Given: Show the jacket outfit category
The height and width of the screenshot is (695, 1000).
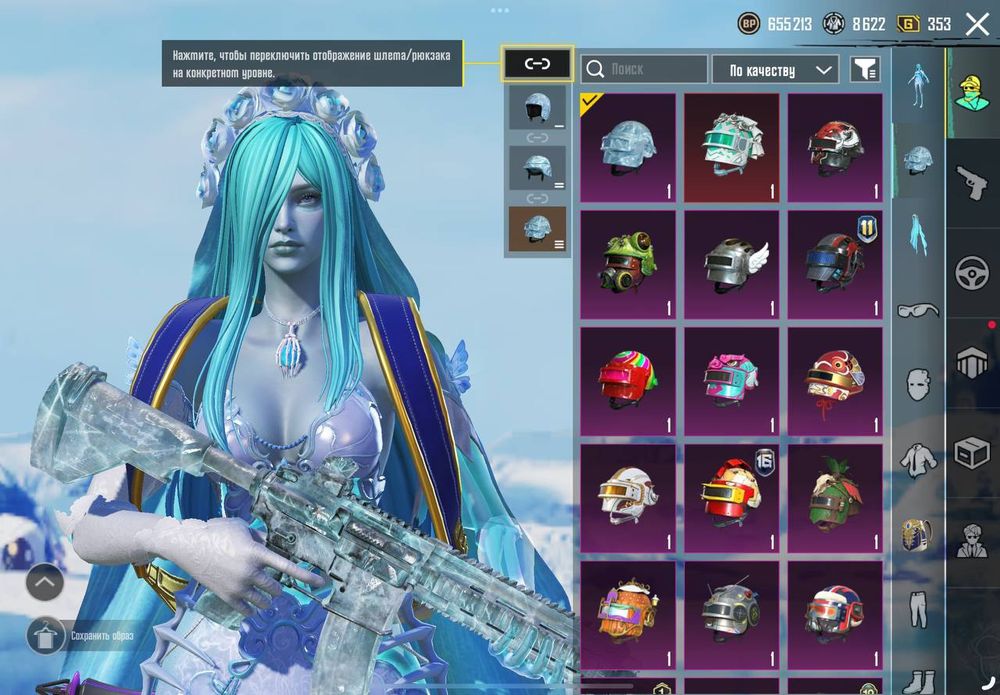Looking at the screenshot, I should click(918, 459).
